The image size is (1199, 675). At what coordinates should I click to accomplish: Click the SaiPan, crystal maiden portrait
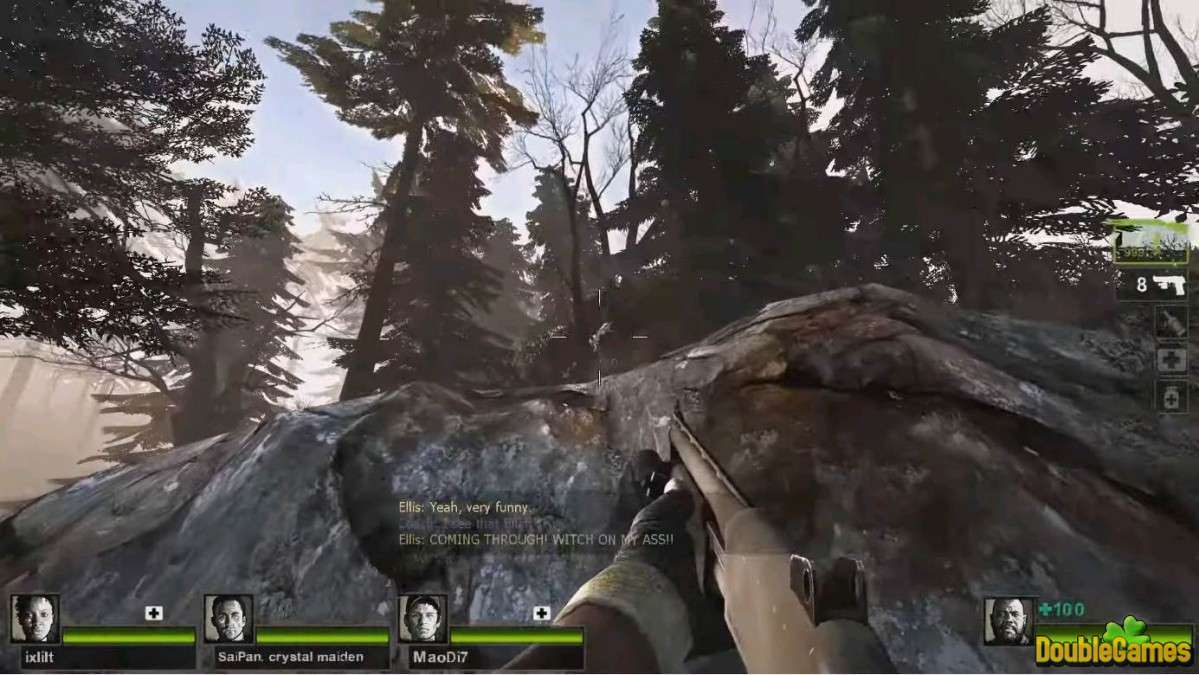(228, 619)
